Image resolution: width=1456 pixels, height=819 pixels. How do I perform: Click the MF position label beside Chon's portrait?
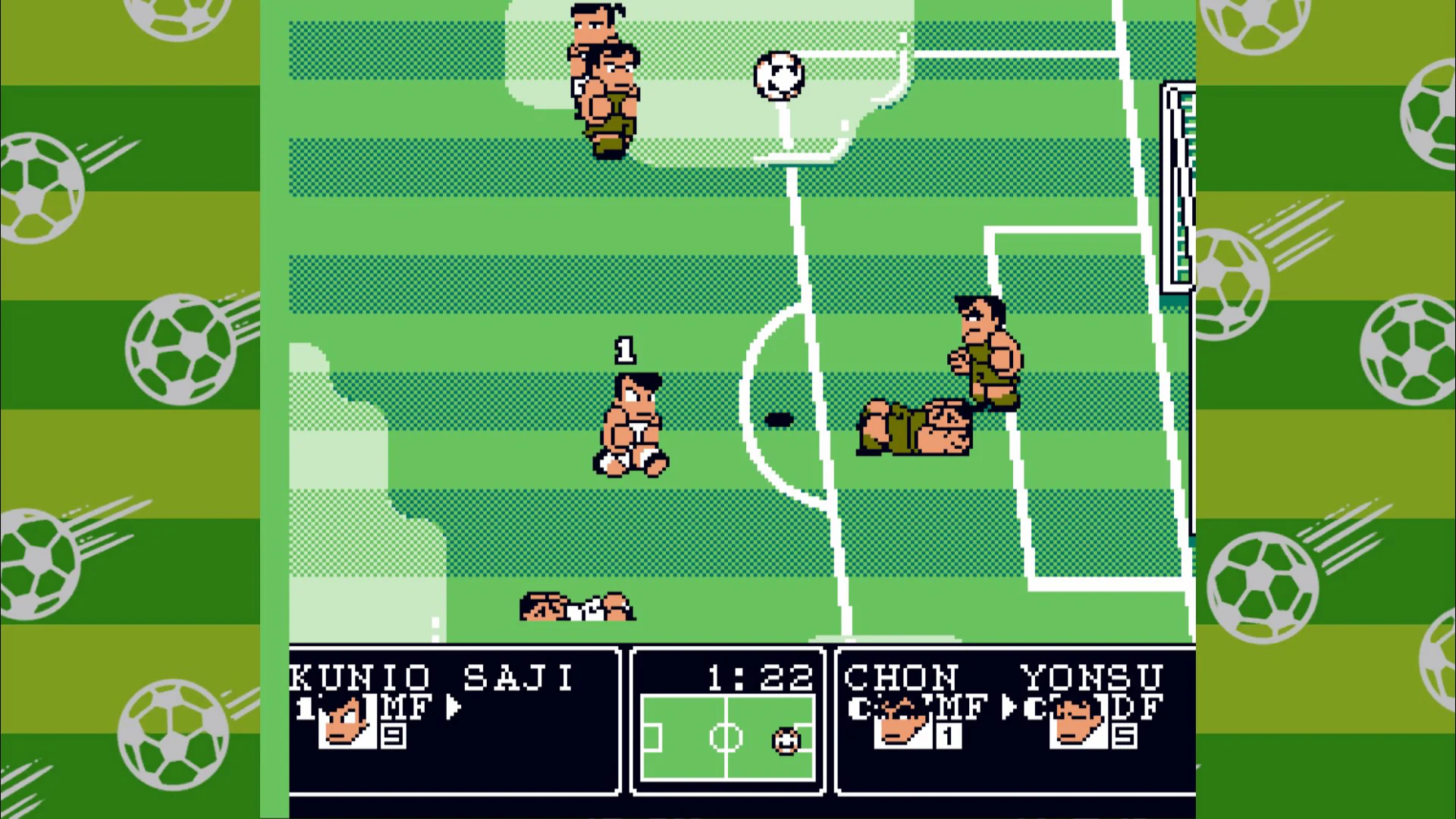pos(962,706)
